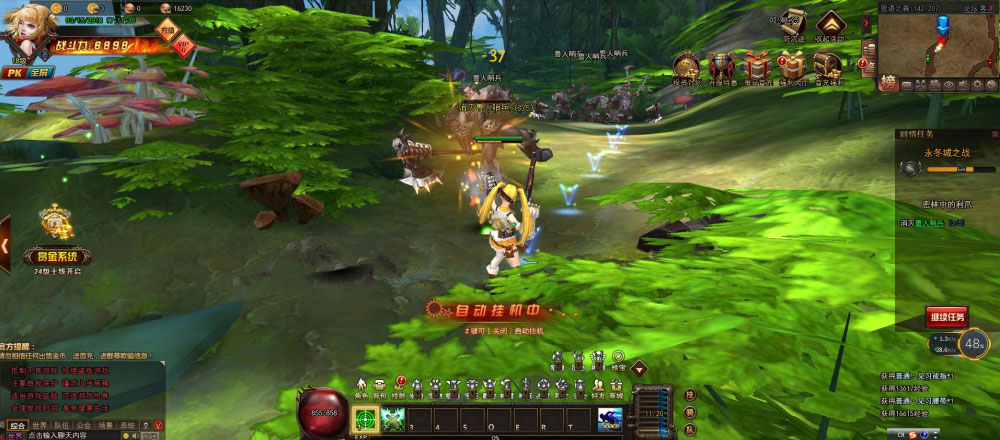
Task: Collapse the top icons with 收起活动 button
Action: pos(828,23)
